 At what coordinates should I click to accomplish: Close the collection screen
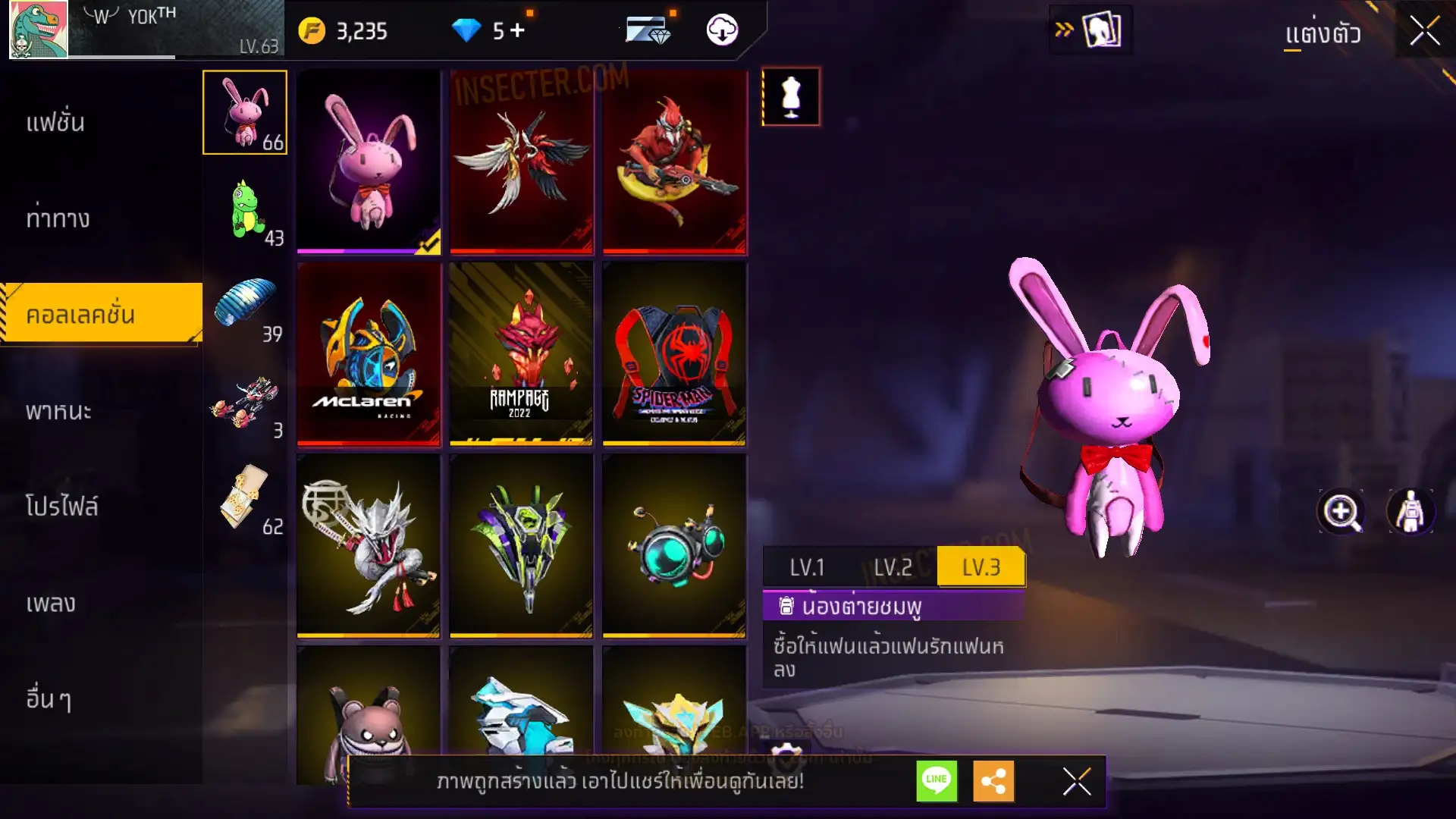[1424, 32]
